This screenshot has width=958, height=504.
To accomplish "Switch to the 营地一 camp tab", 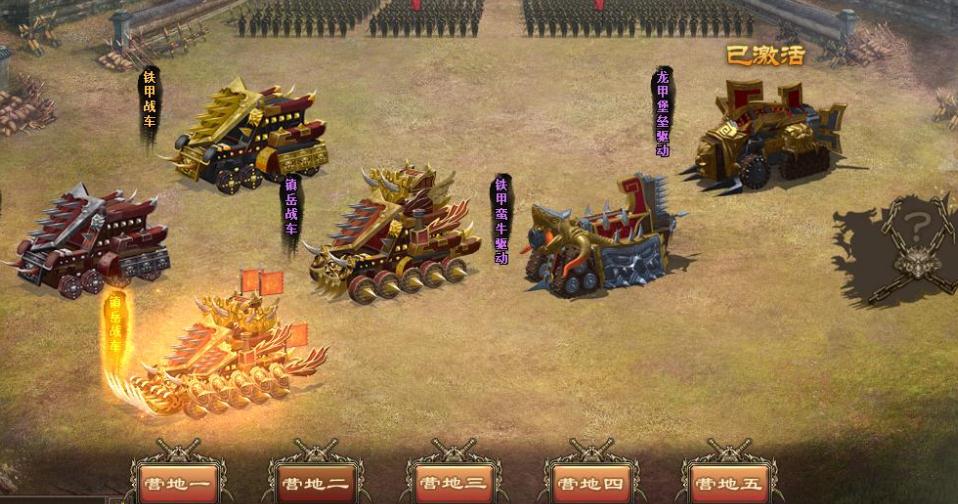I will coord(177,483).
